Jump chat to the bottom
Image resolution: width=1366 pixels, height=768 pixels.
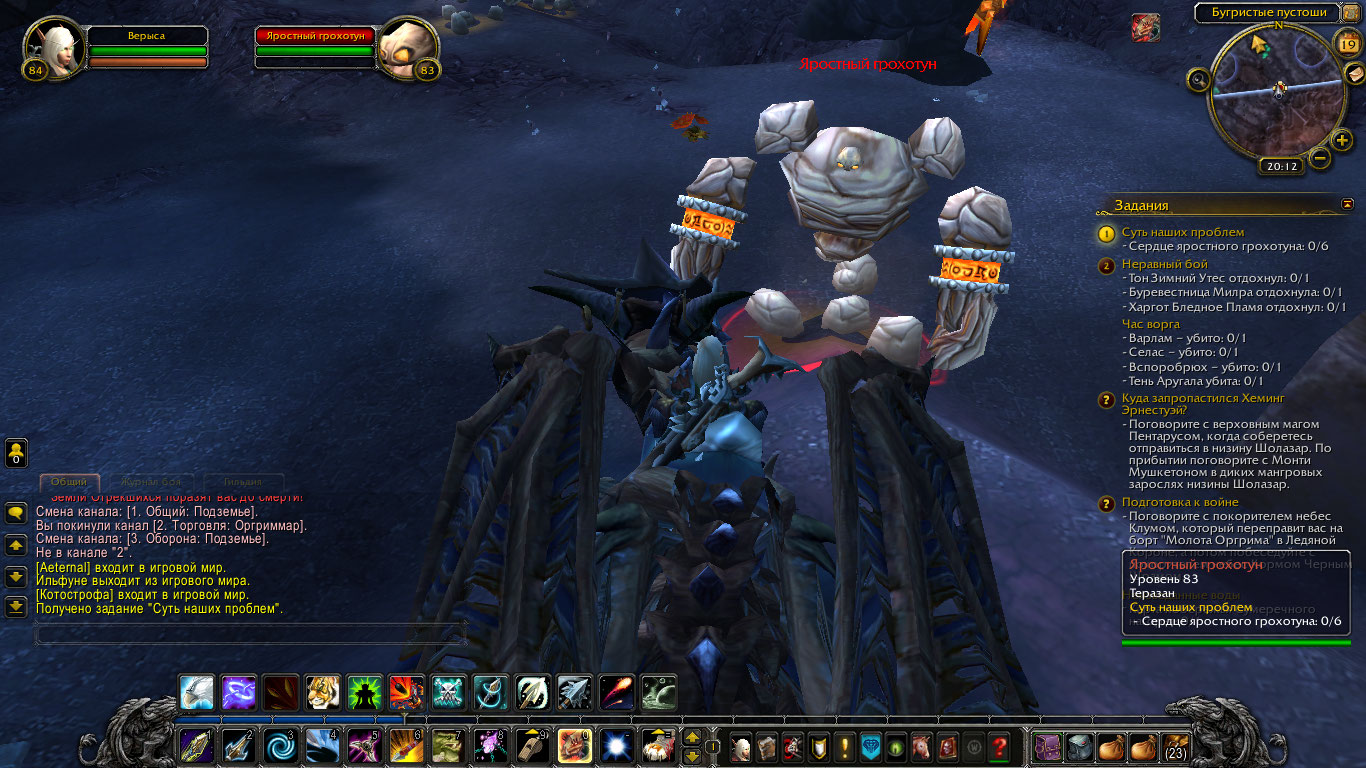tap(16, 606)
